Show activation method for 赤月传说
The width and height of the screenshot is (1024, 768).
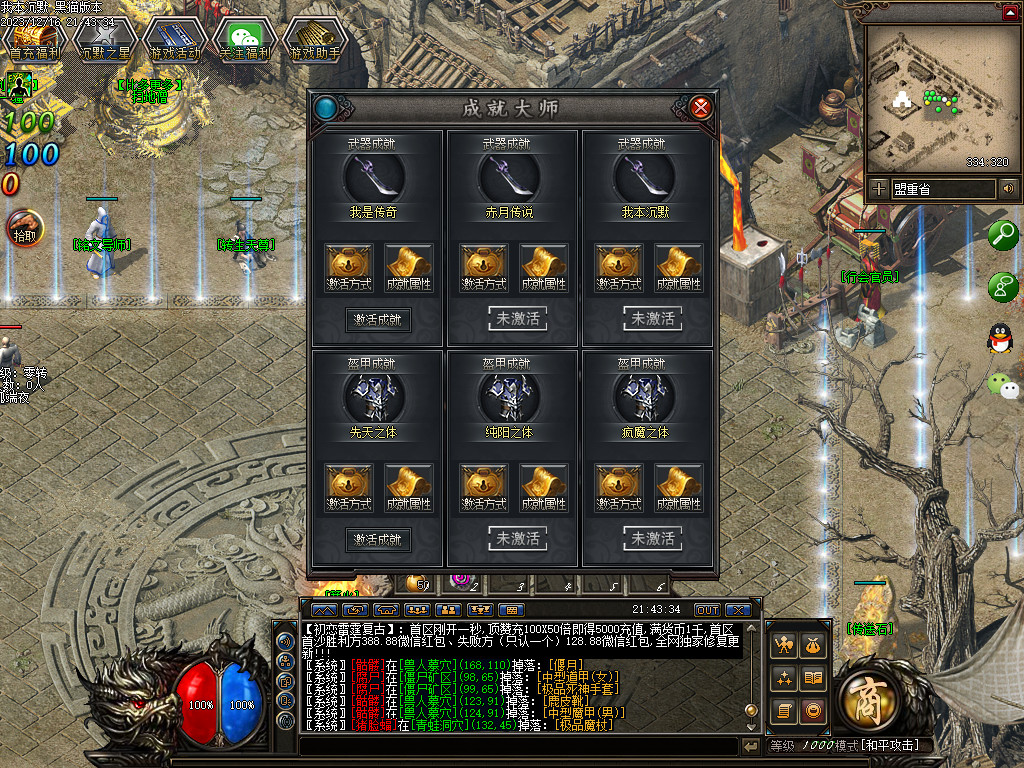[484, 268]
